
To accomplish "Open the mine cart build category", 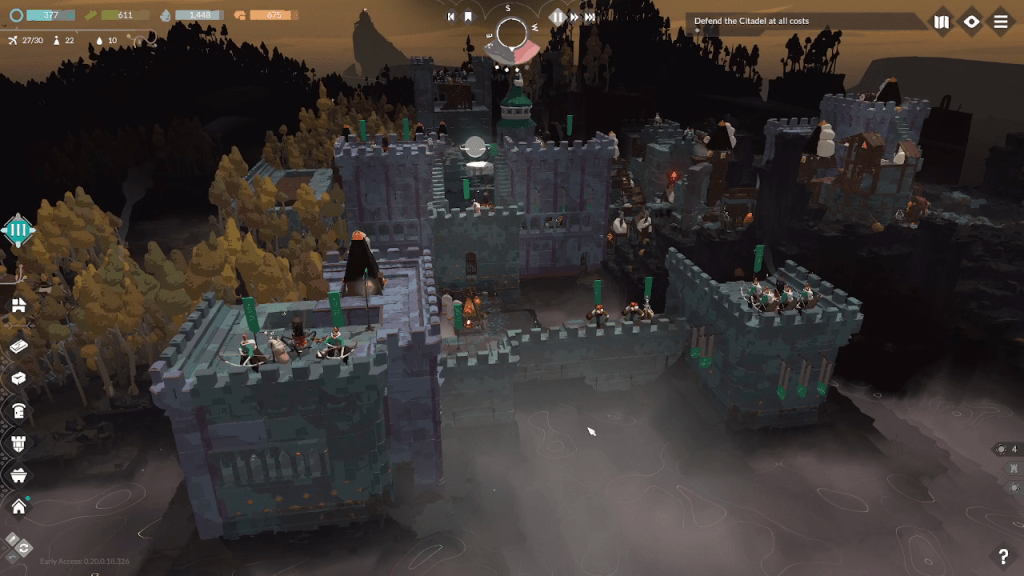I will [18, 474].
